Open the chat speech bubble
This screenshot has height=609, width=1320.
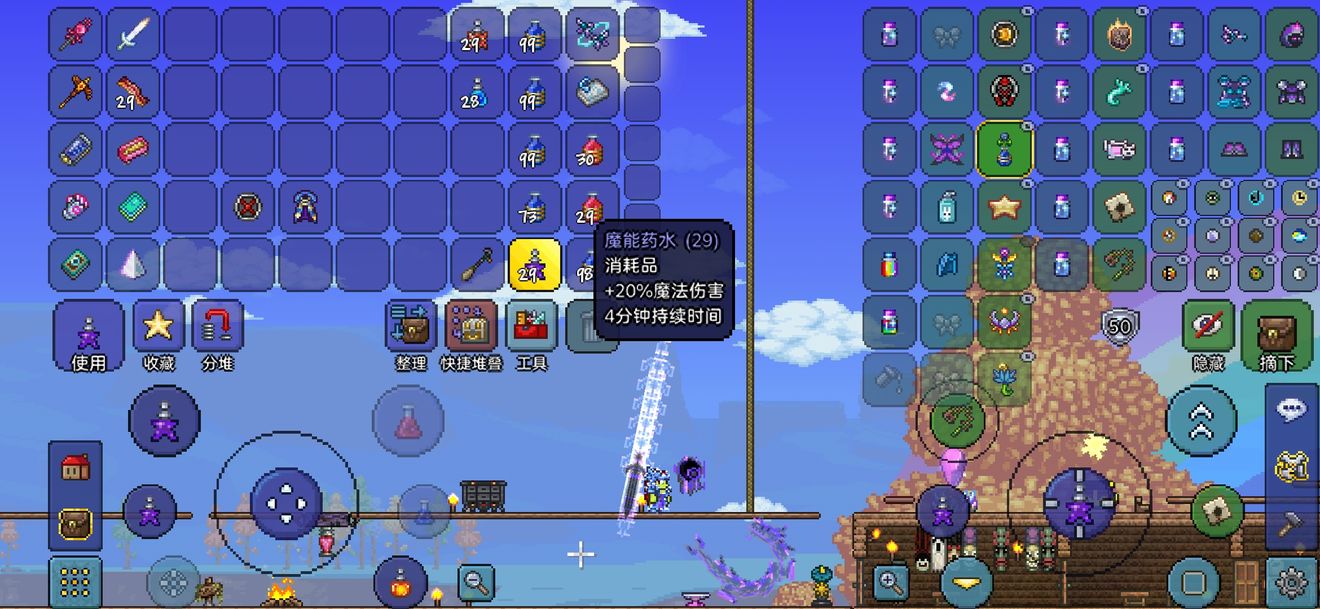[1291, 409]
